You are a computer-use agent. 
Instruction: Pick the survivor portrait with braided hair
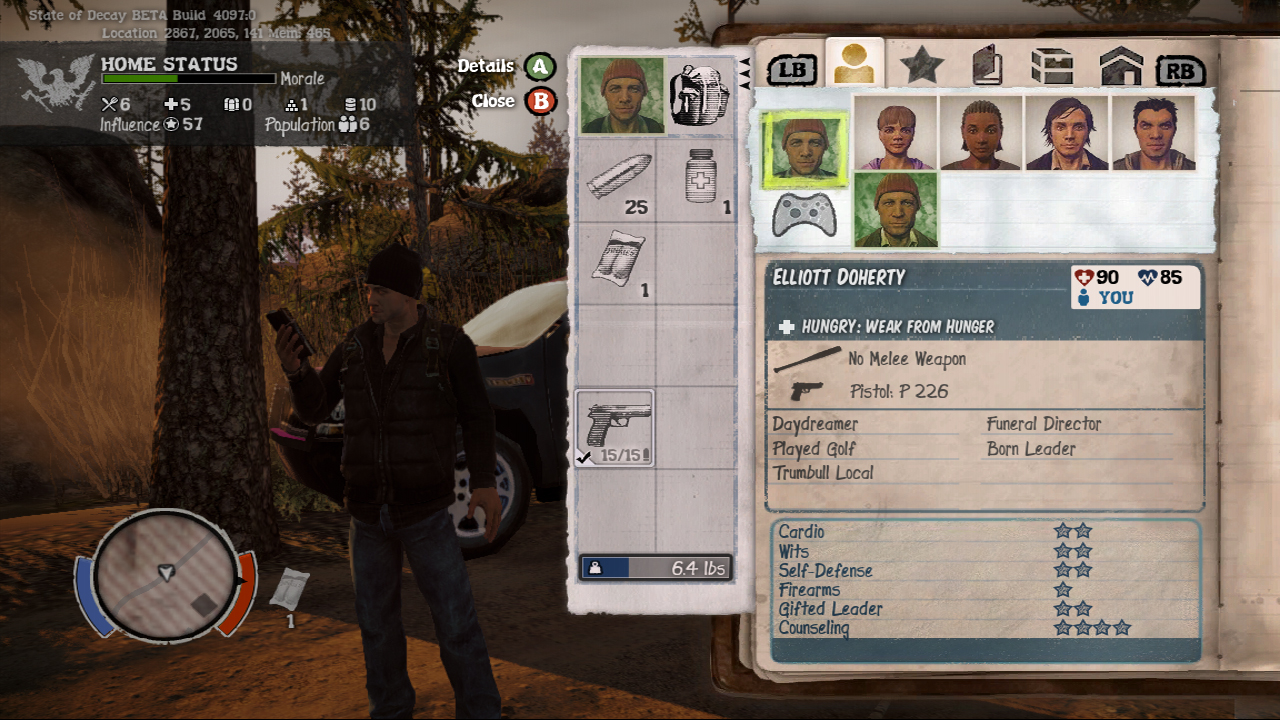(x=981, y=133)
